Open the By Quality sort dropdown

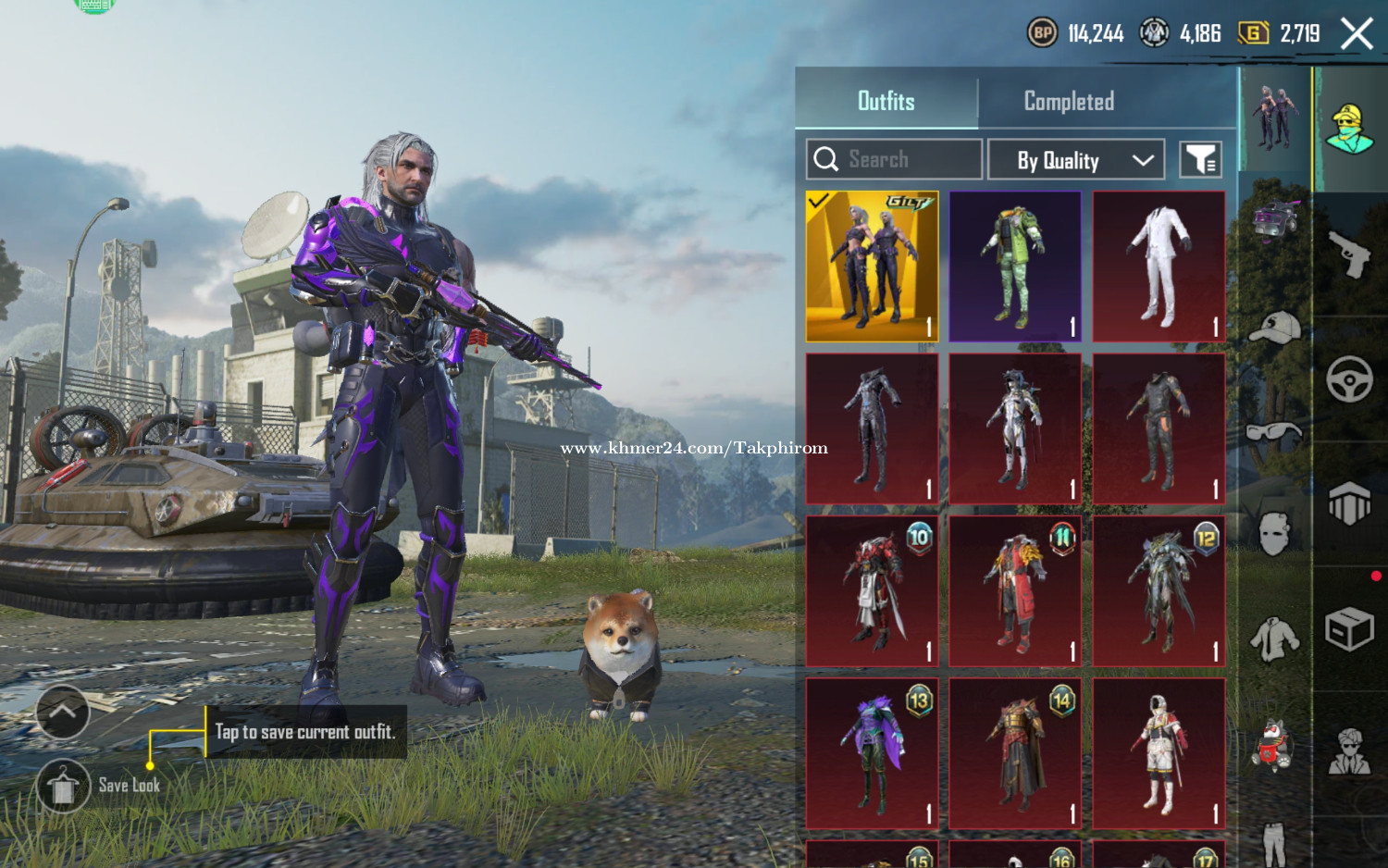1076,160
